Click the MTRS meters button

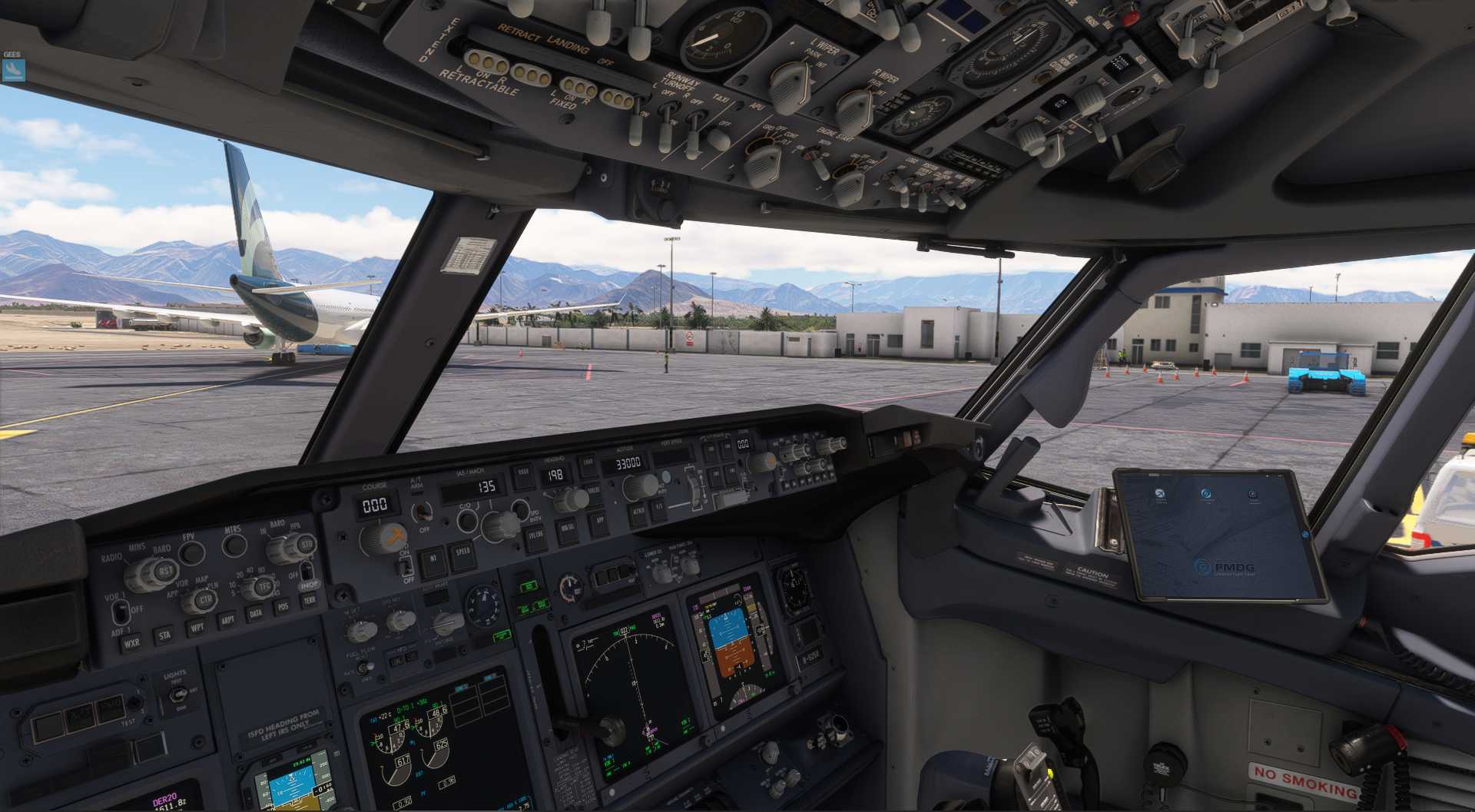pos(234,545)
